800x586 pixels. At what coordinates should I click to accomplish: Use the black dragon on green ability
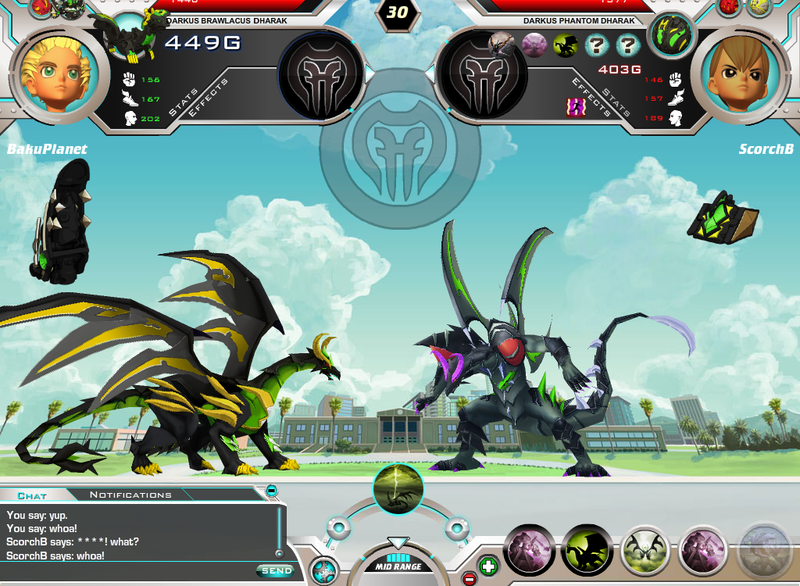tap(586, 551)
